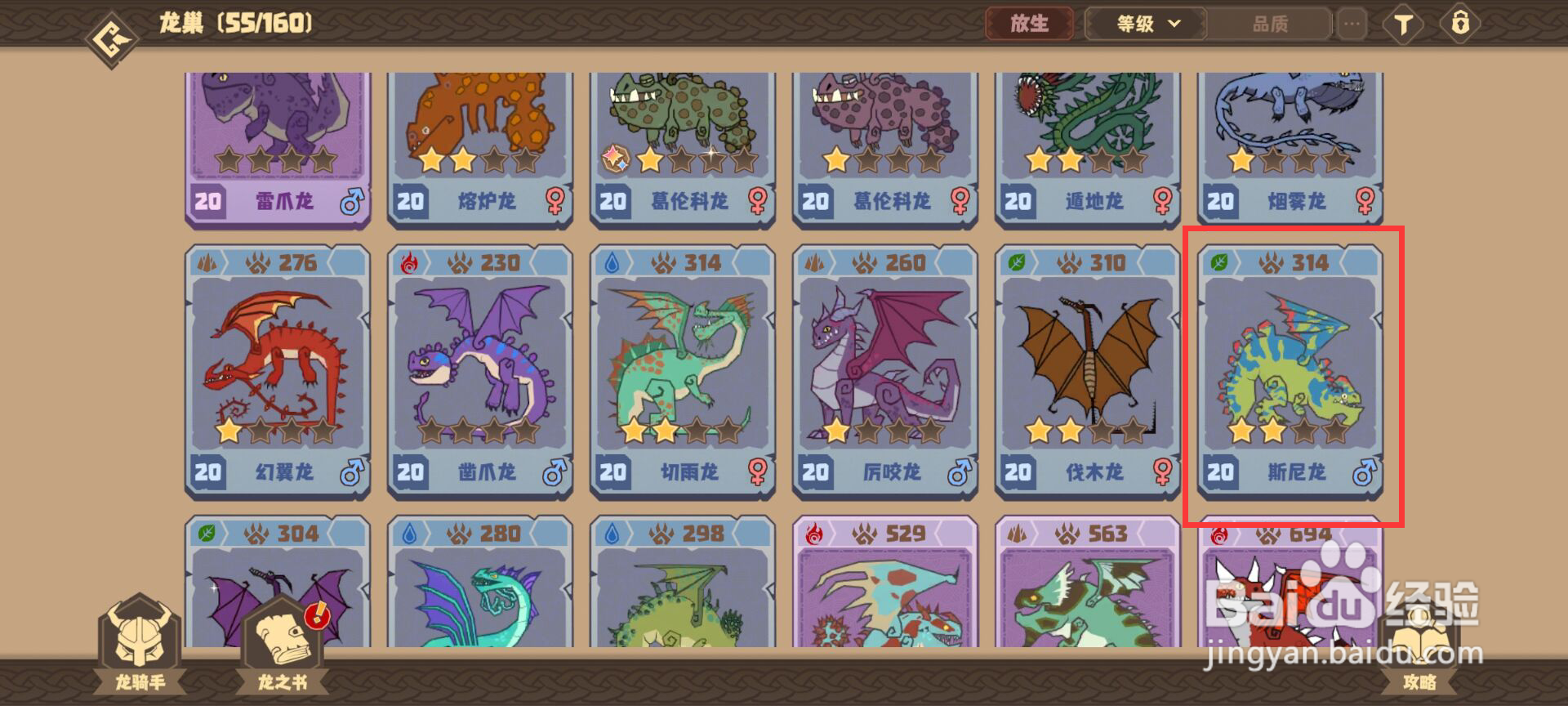Click the first star on 伐木龙's rating
The image size is (1568, 706).
[x=1039, y=428]
